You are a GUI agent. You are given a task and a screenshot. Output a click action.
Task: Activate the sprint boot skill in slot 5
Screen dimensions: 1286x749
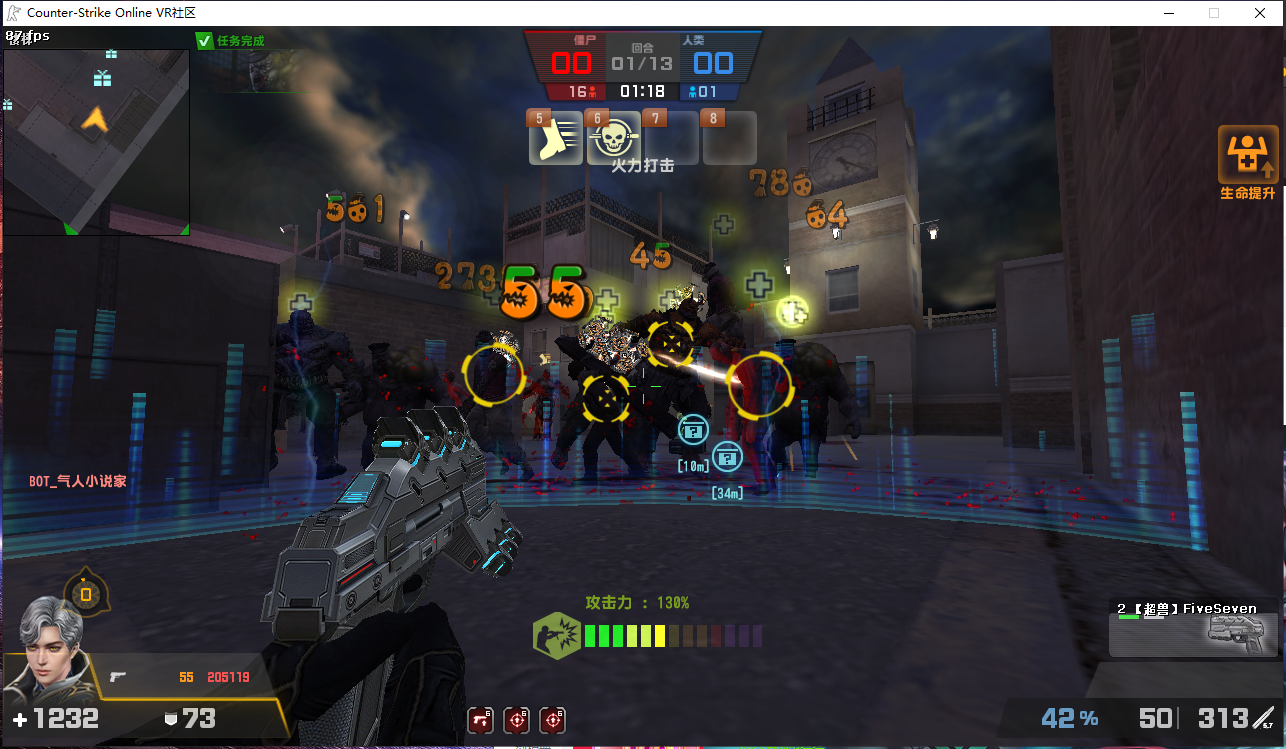pos(556,139)
